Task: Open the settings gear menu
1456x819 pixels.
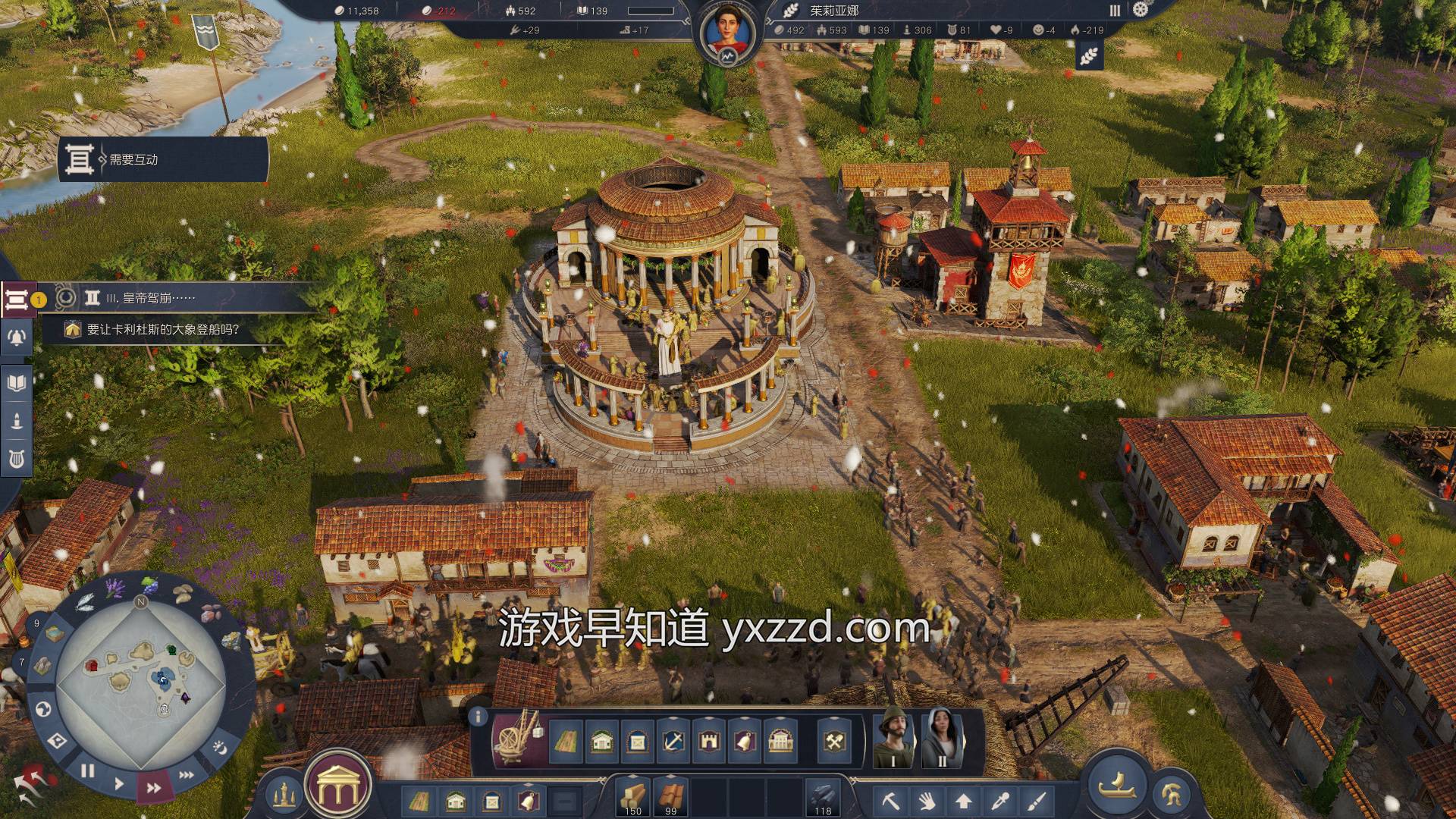Action: [x=1140, y=10]
